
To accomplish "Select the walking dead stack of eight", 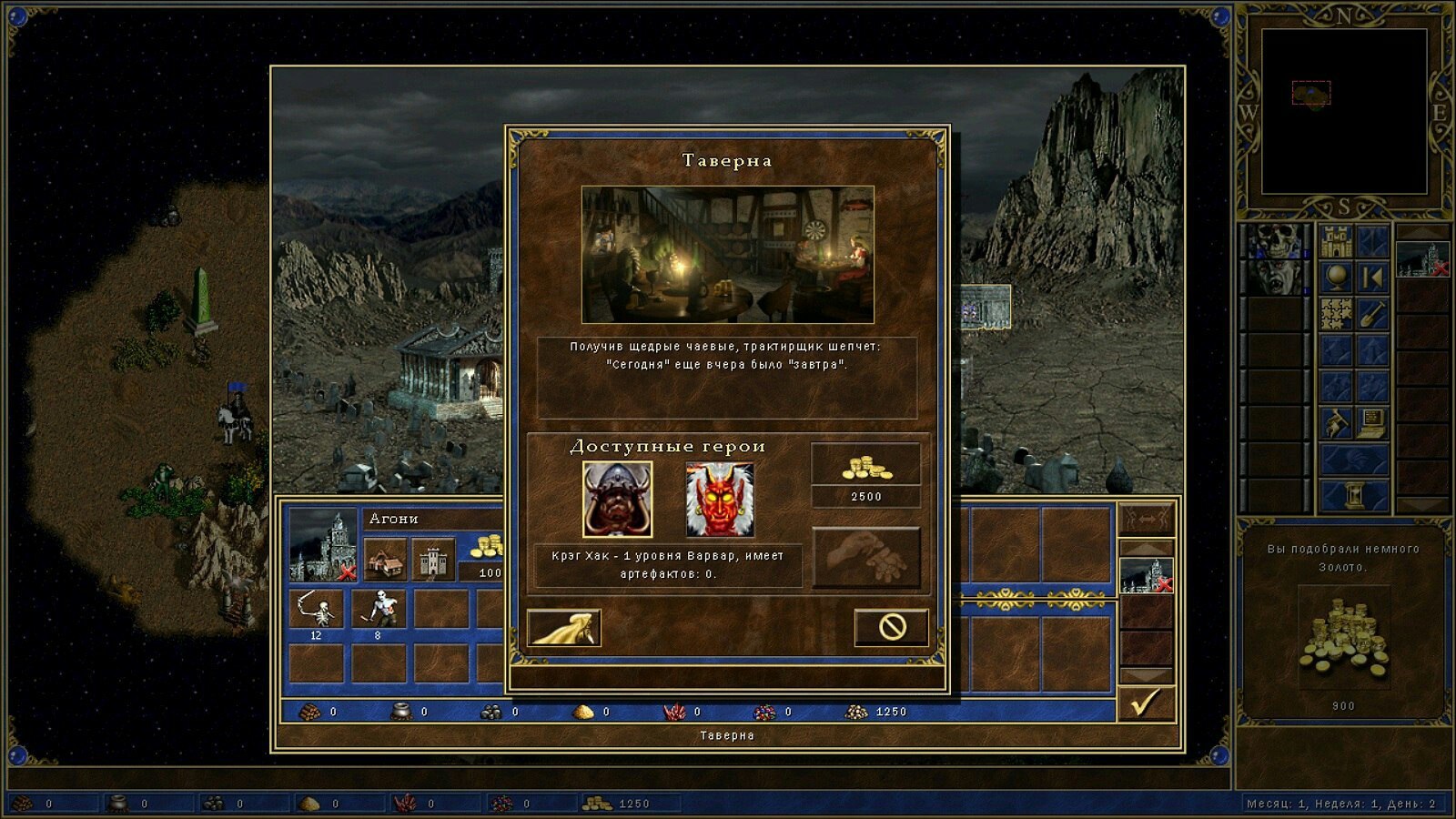I will pyautogui.click(x=379, y=609).
